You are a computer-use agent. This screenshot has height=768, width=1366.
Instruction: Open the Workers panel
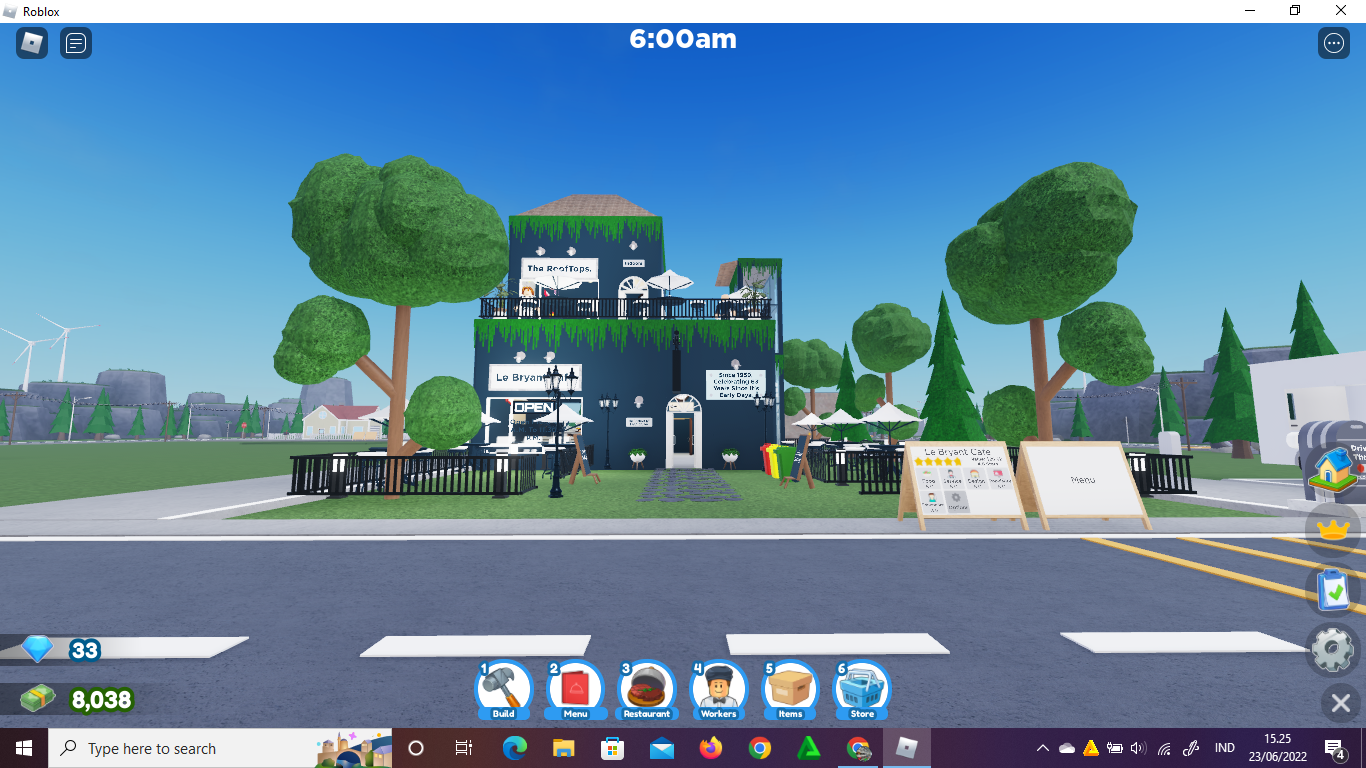[718, 690]
